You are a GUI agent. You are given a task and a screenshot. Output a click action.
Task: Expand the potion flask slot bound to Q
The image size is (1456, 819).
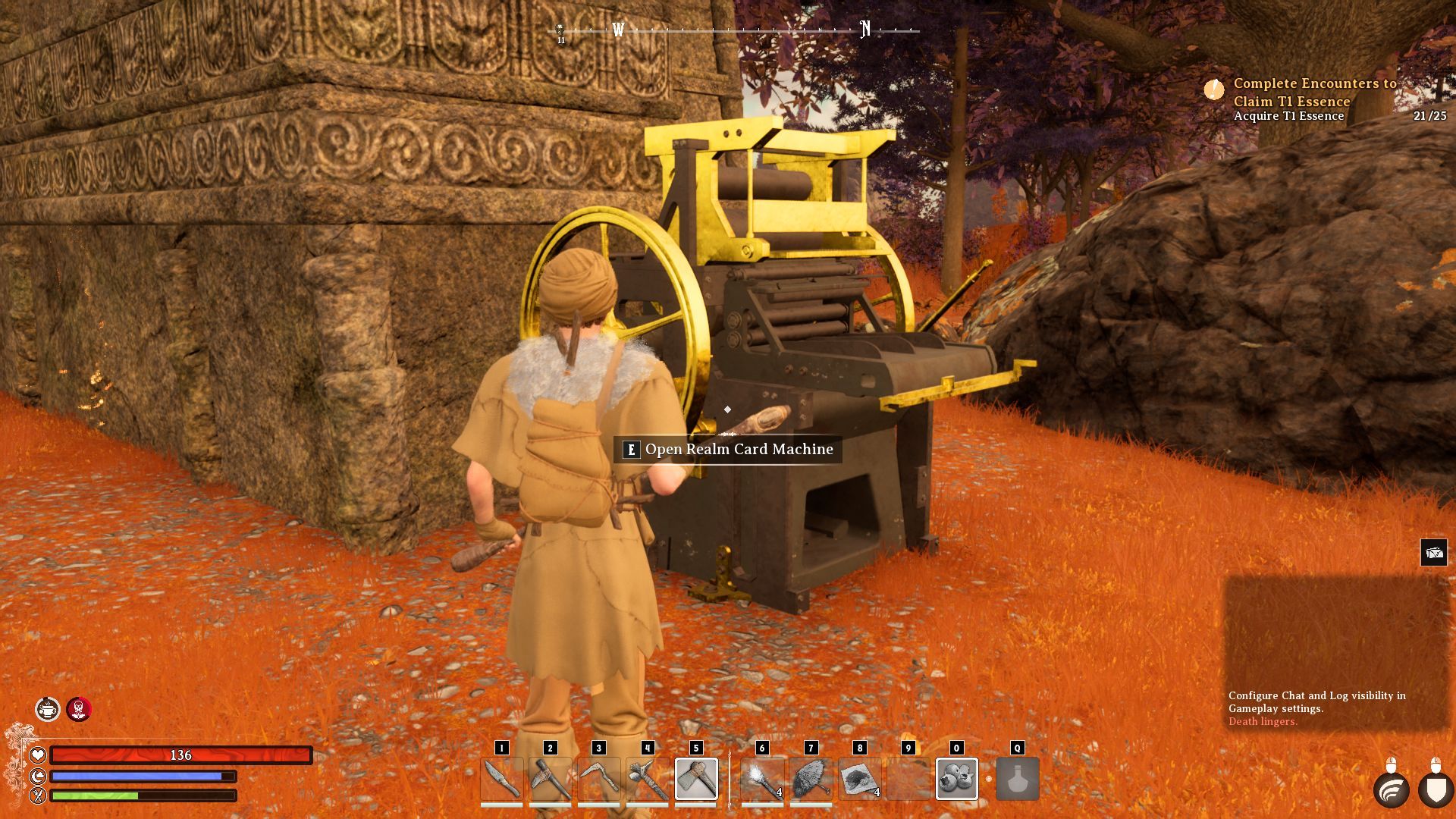1016,778
